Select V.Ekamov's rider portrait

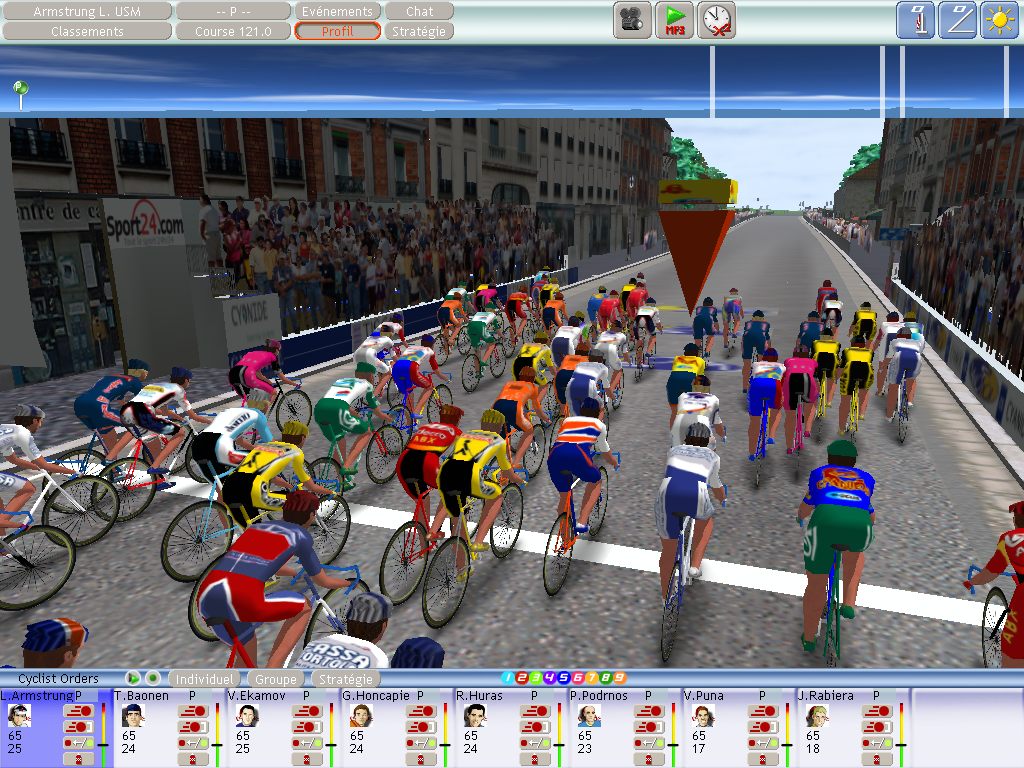tap(246, 715)
